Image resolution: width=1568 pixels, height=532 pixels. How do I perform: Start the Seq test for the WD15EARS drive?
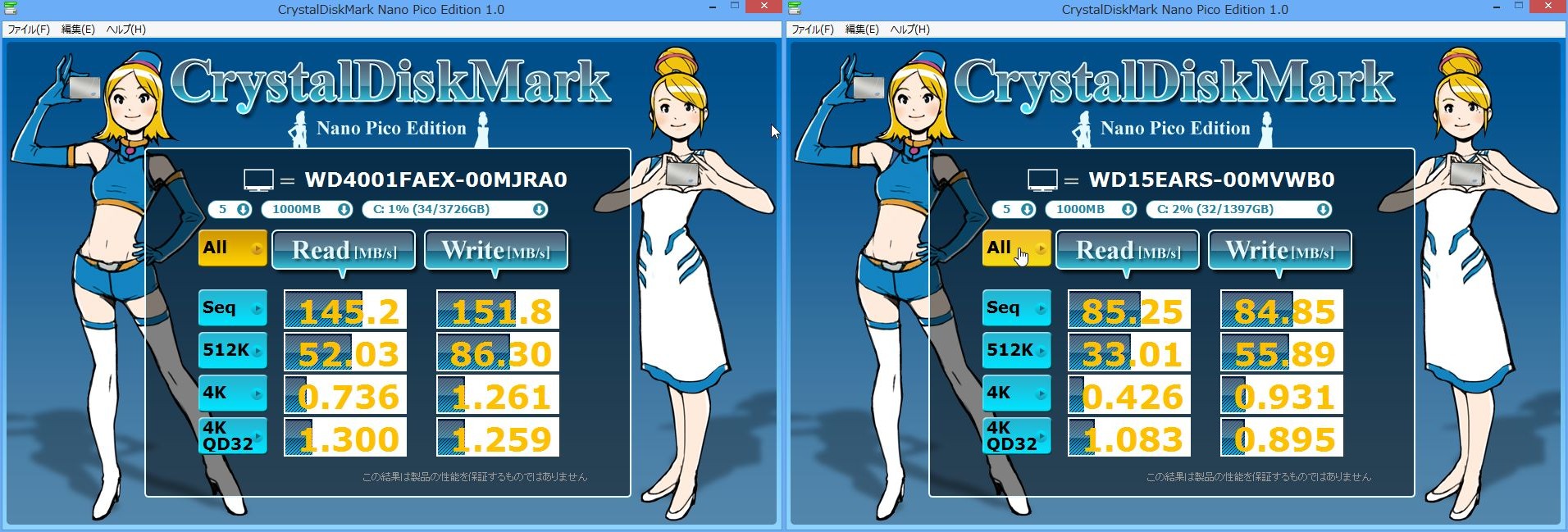point(1017,308)
